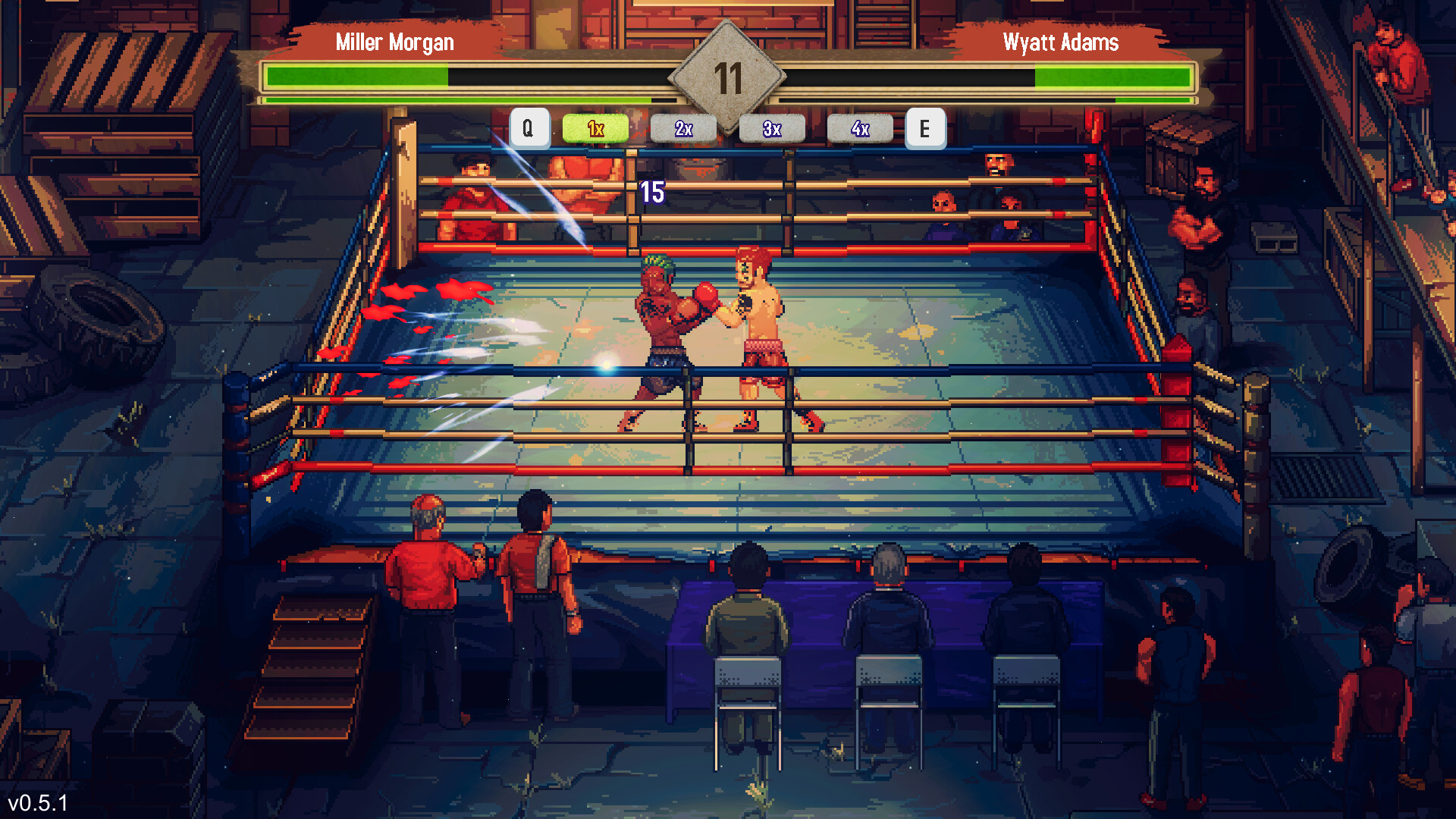Click the round 11 diamond indicator

728,76
